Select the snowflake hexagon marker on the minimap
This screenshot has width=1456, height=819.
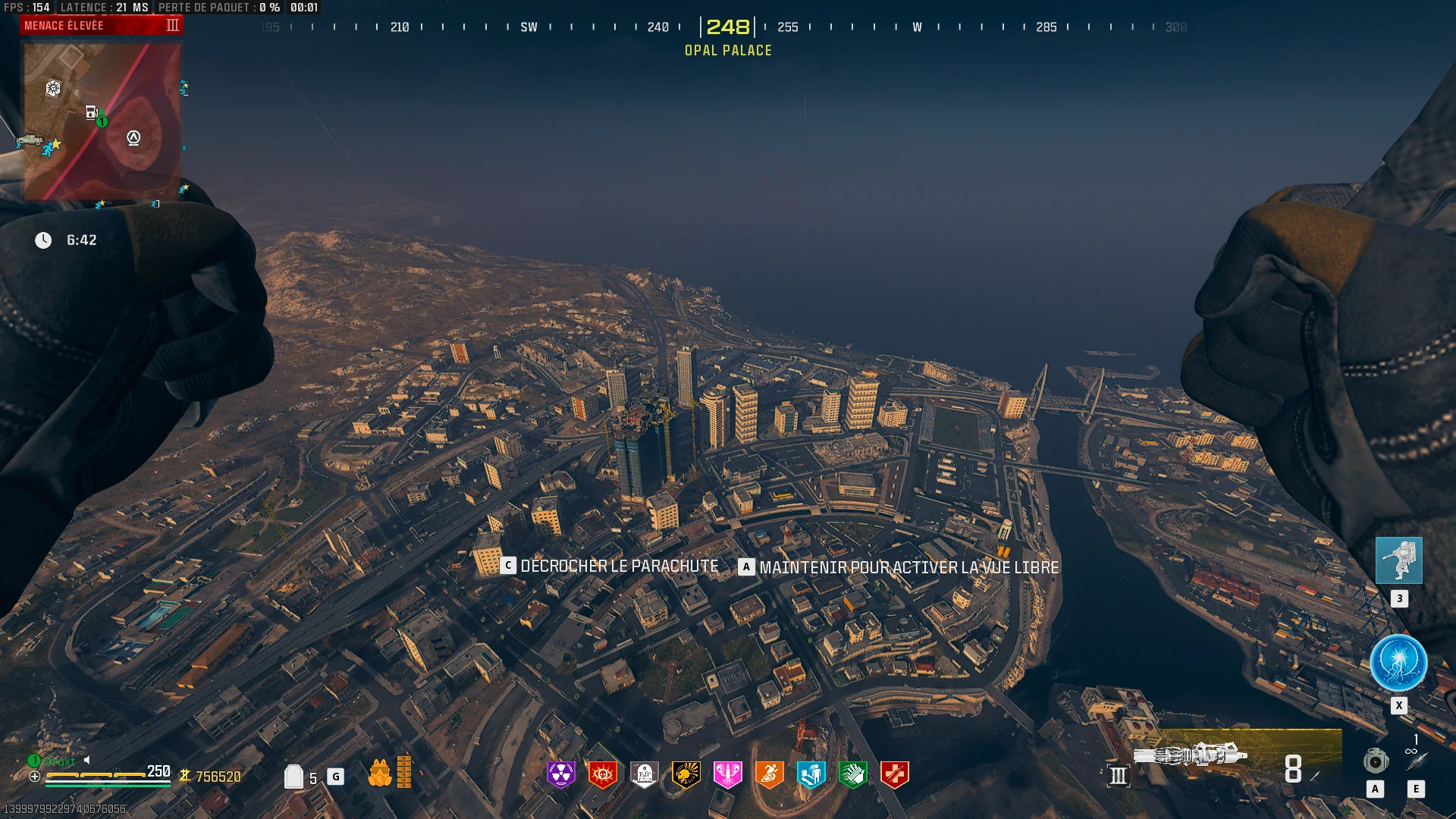(x=53, y=89)
